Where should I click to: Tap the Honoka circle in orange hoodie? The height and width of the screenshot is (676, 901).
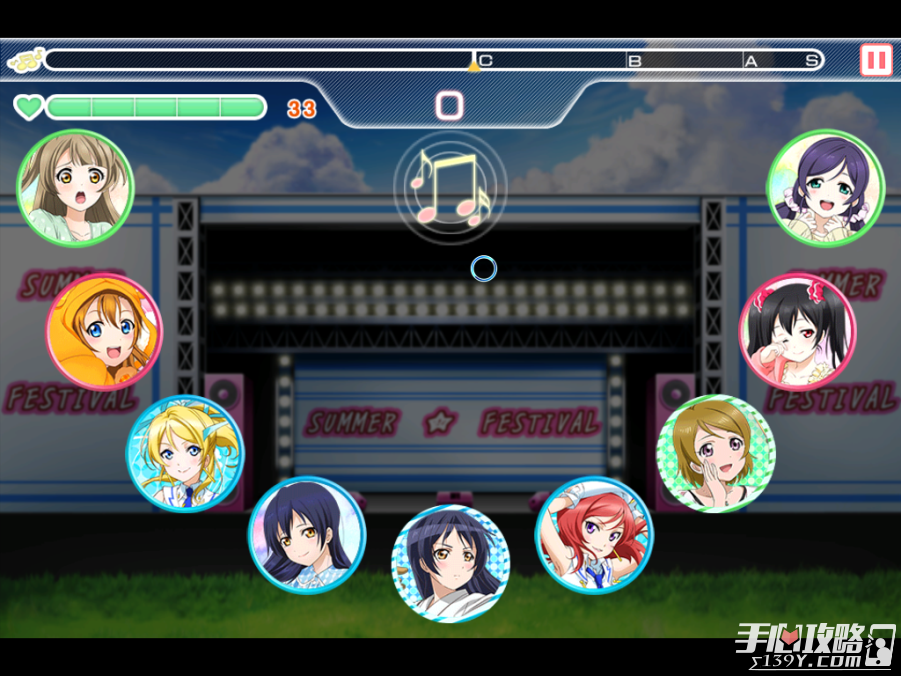pos(104,331)
